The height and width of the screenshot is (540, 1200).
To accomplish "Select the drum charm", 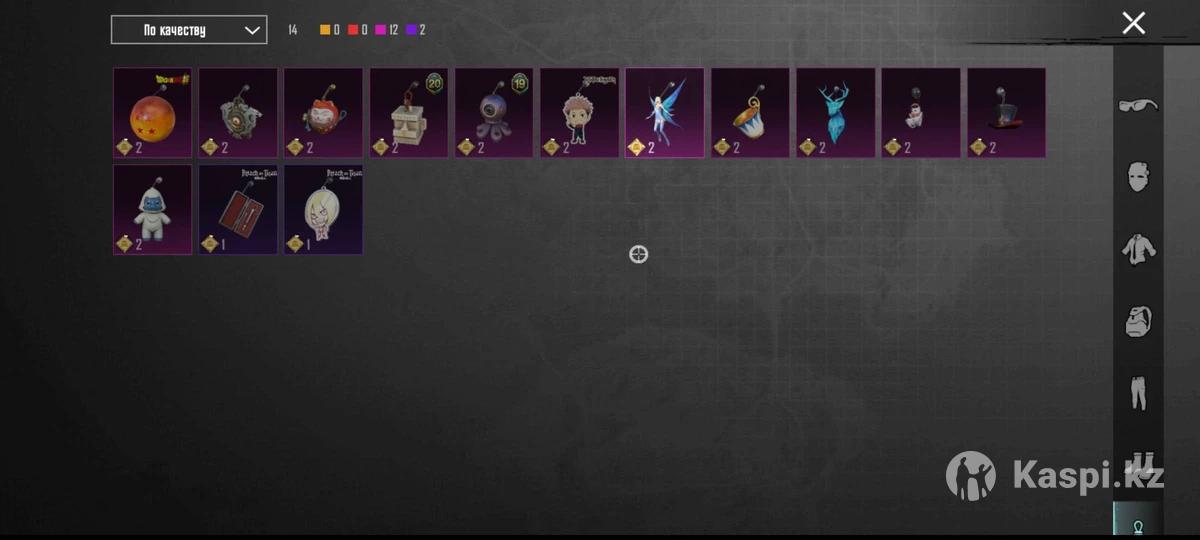I will (750, 112).
